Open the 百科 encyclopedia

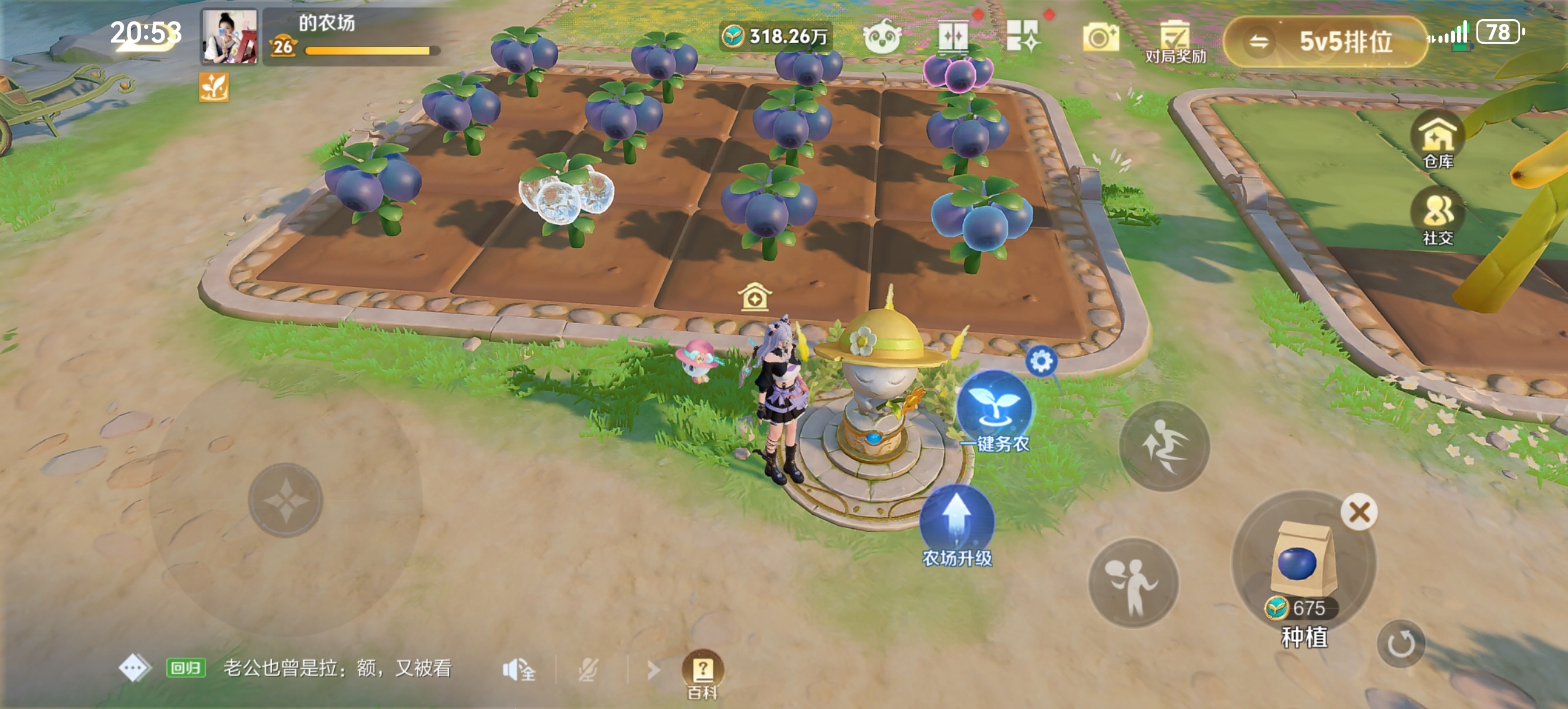(702, 672)
